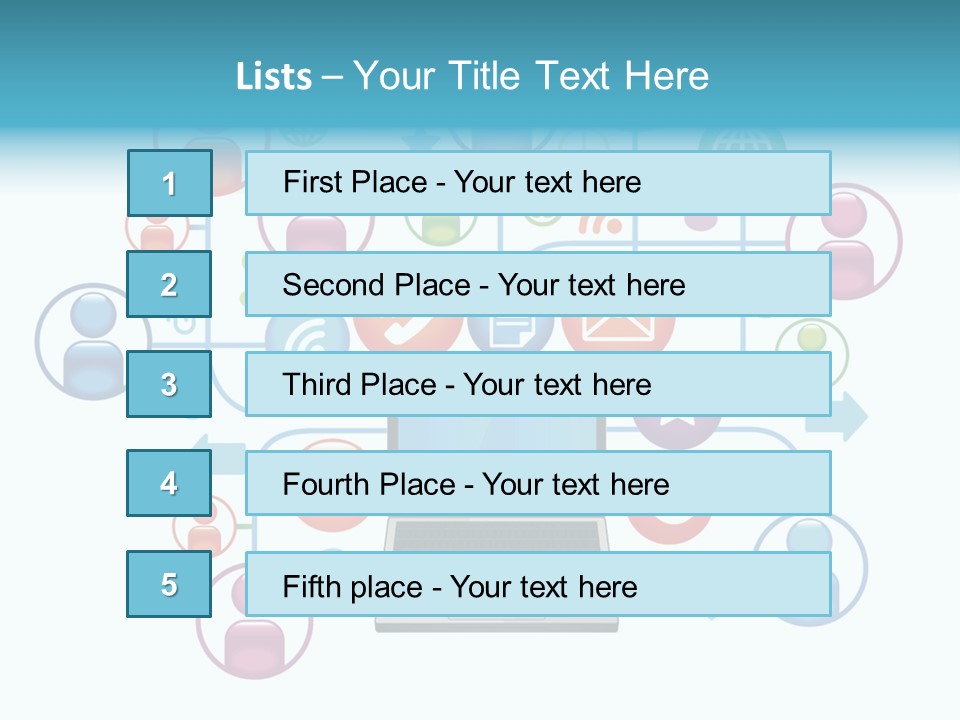This screenshot has width=960, height=720.
Task: Click the Second Place text row
Action: coord(538,284)
